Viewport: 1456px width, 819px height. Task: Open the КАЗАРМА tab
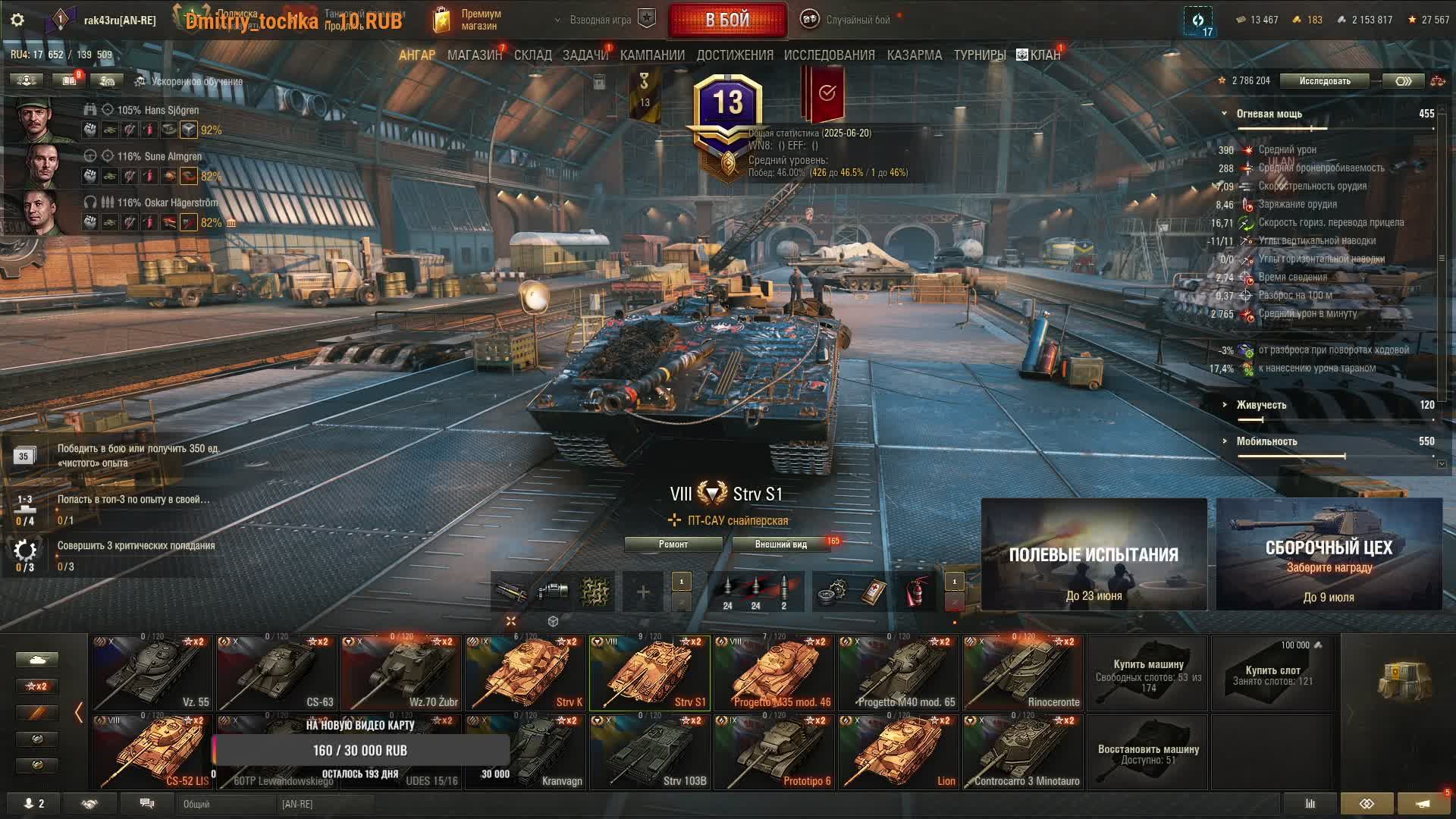point(914,55)
